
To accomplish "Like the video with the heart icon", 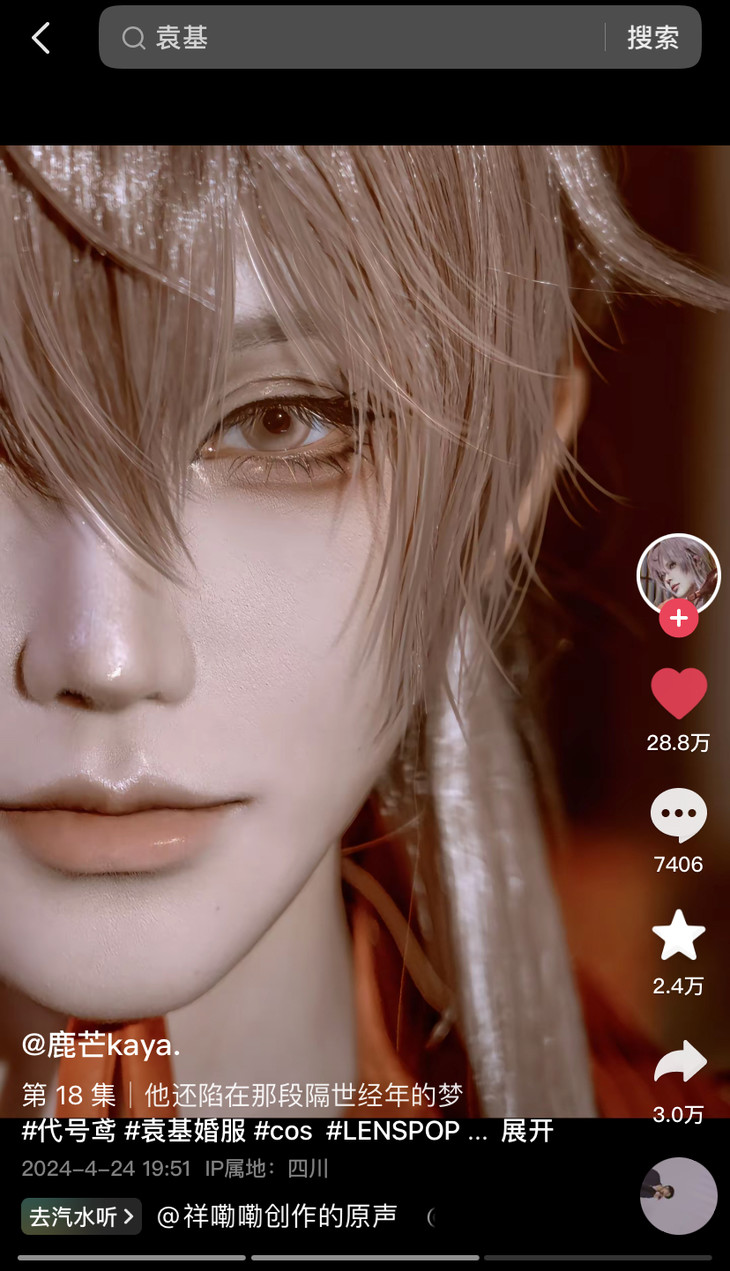I will [x=678, y=693].
